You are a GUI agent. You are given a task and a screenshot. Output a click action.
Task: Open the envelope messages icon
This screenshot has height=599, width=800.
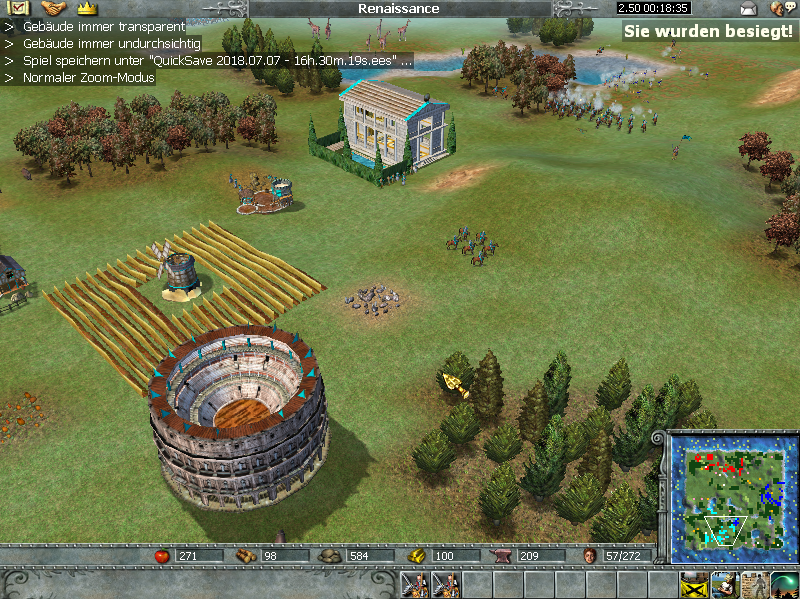748,9
